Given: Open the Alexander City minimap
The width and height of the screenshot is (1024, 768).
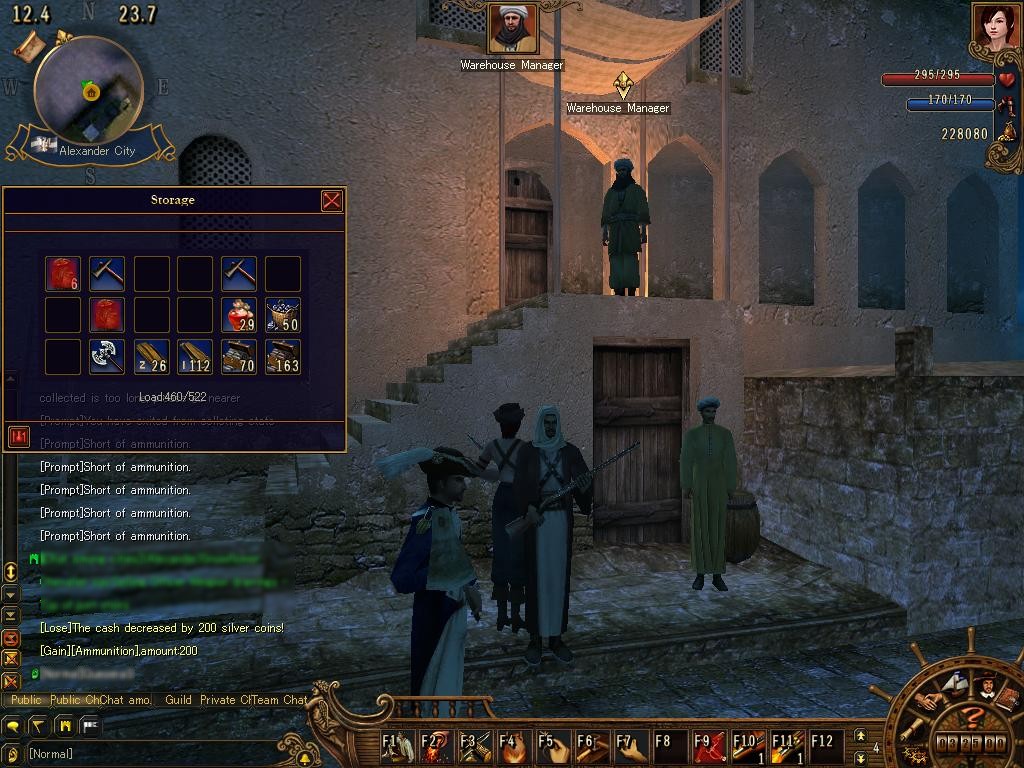Looking at the screenshot, I should pyautogui.click(x=88, y=91).
